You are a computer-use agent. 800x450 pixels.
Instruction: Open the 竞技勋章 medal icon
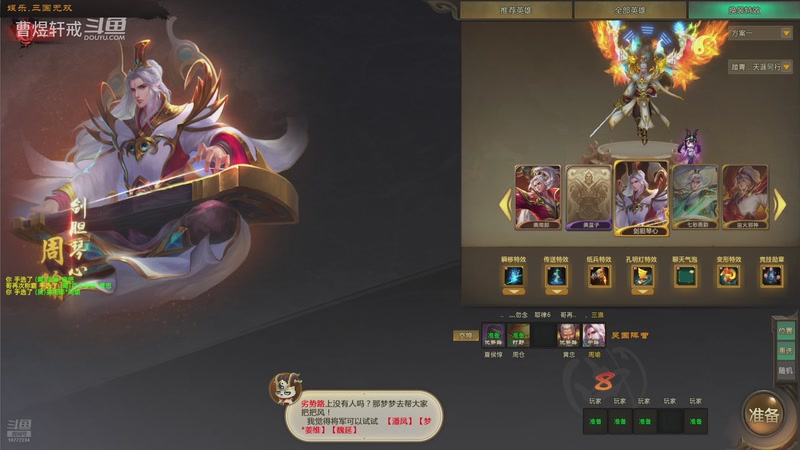(x=772, y=276)
